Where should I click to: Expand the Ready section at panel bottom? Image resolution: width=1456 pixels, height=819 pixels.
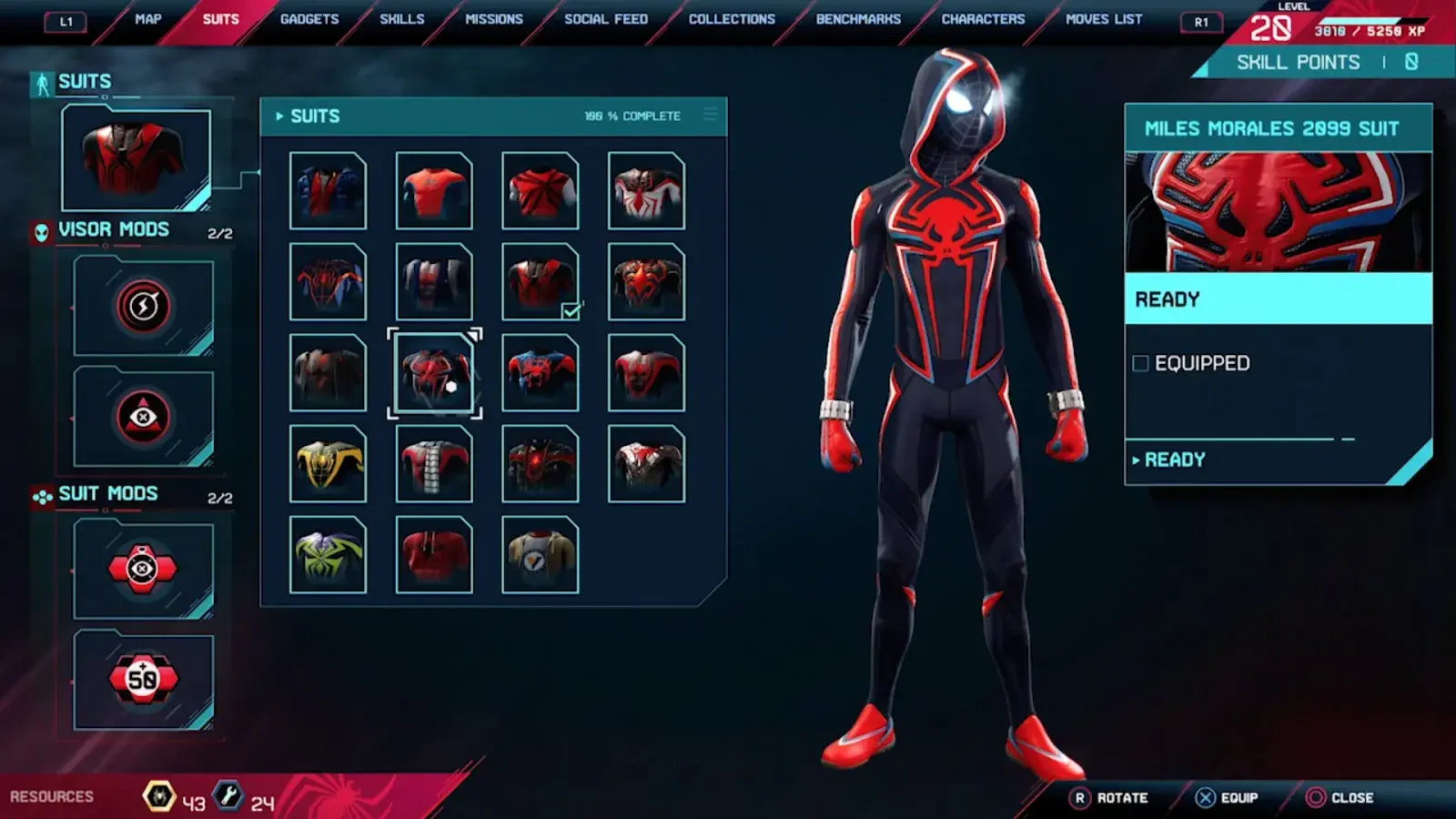point(1174,460)
